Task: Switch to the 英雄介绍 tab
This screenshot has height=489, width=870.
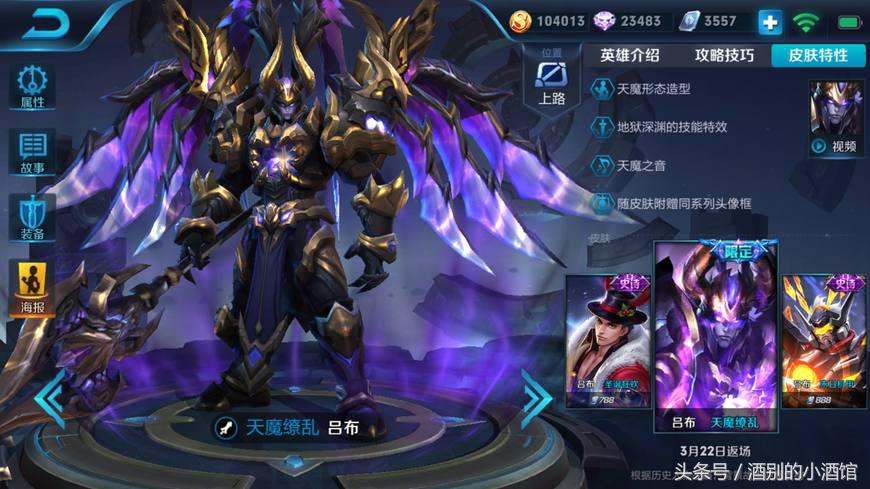Action: (x=630, y=55)
